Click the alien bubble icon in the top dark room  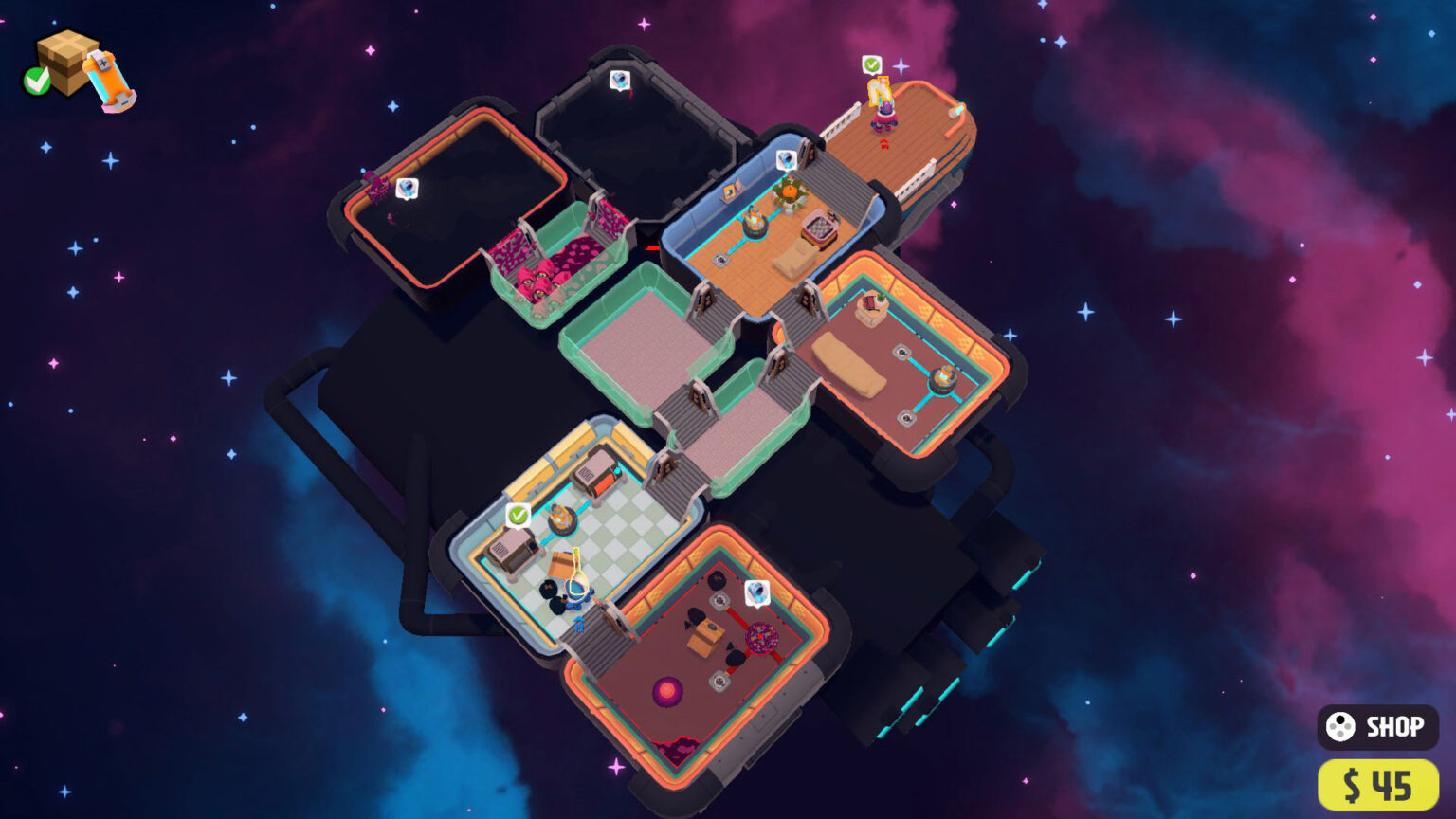coord(620,82)
